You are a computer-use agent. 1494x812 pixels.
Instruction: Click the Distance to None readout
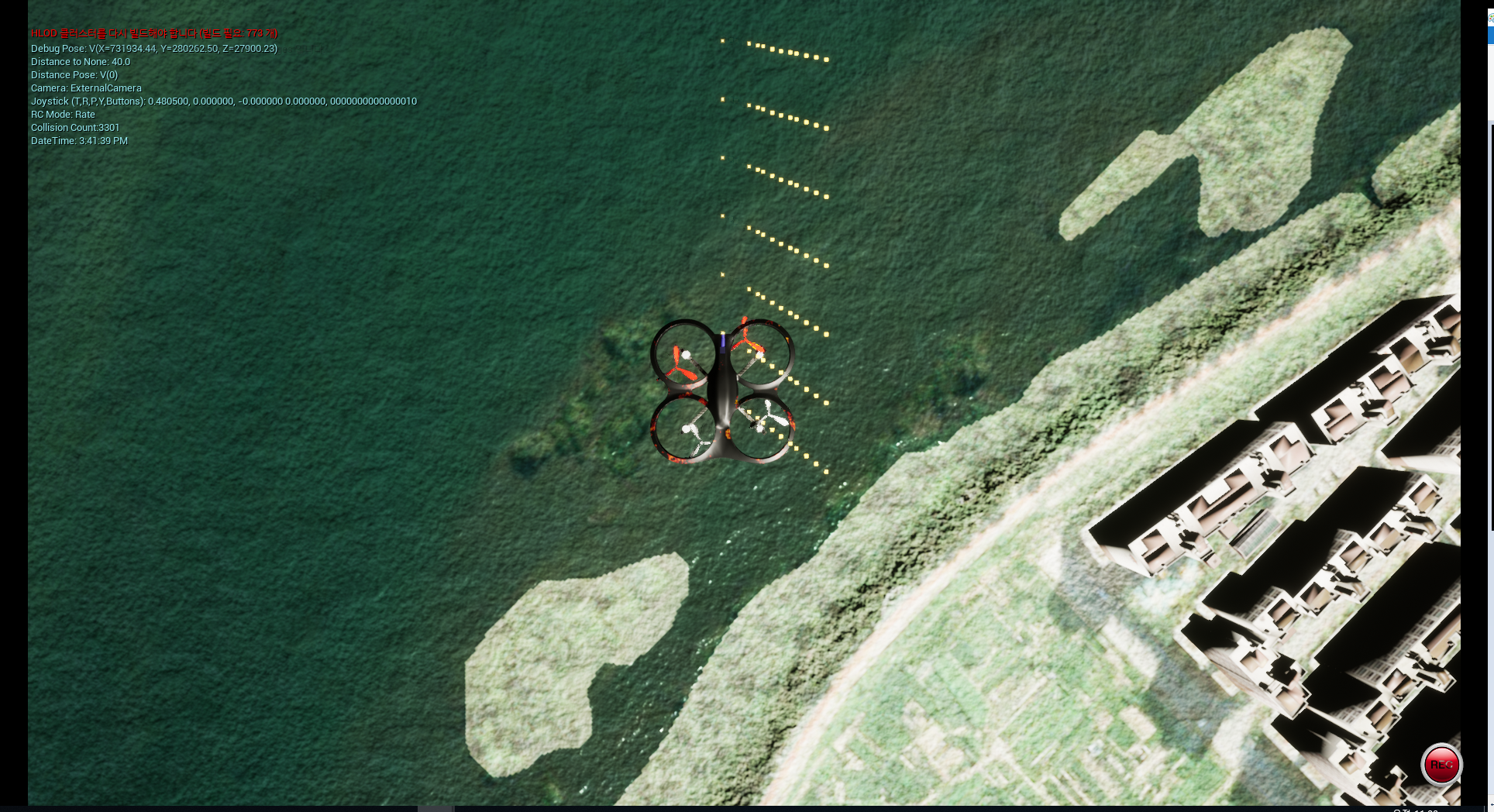[x=81, y=61]
